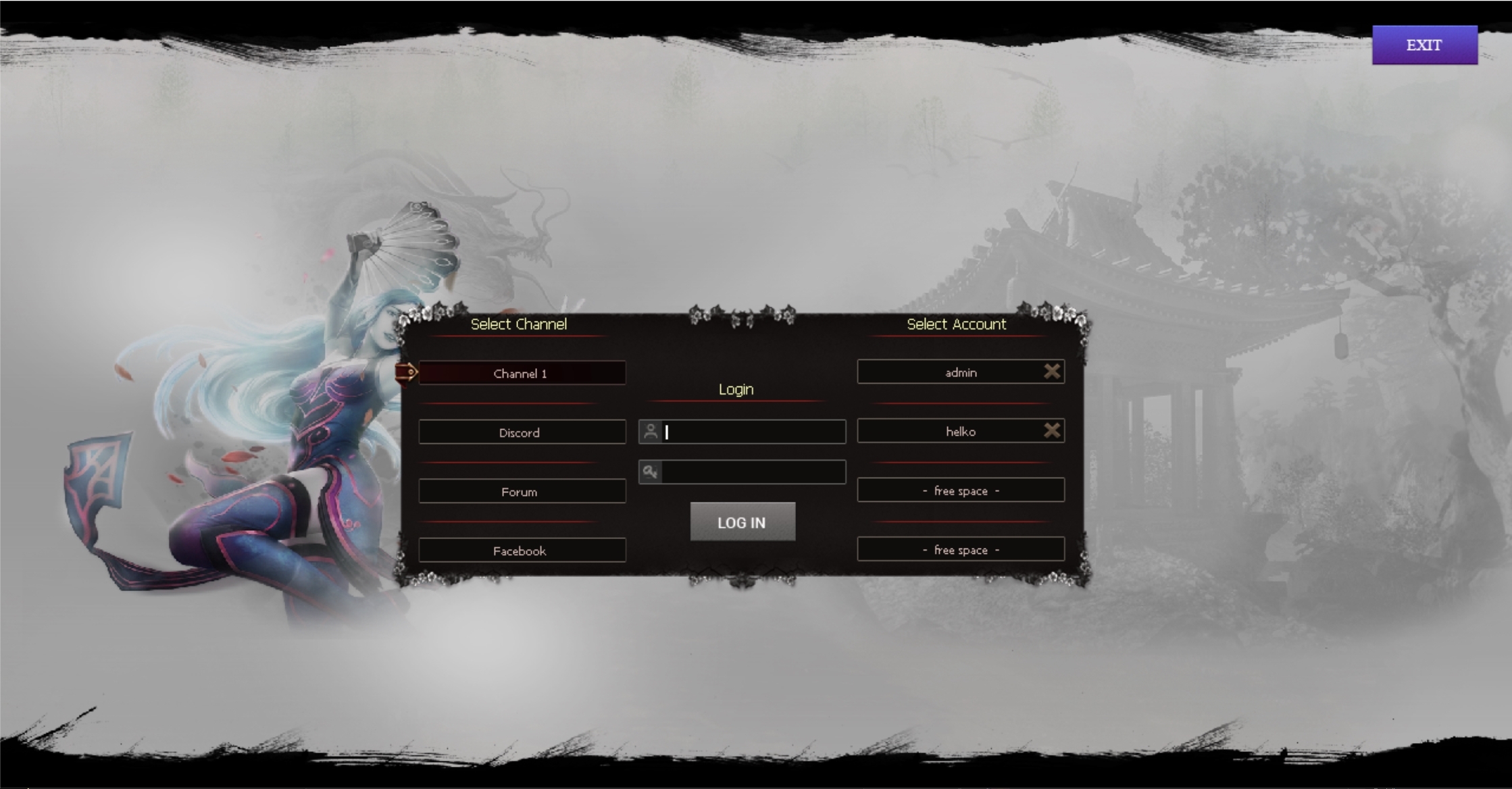The image size is (1512, 789).
Task: Select Channel 1 from the channel list
Action: click(522, 372)
